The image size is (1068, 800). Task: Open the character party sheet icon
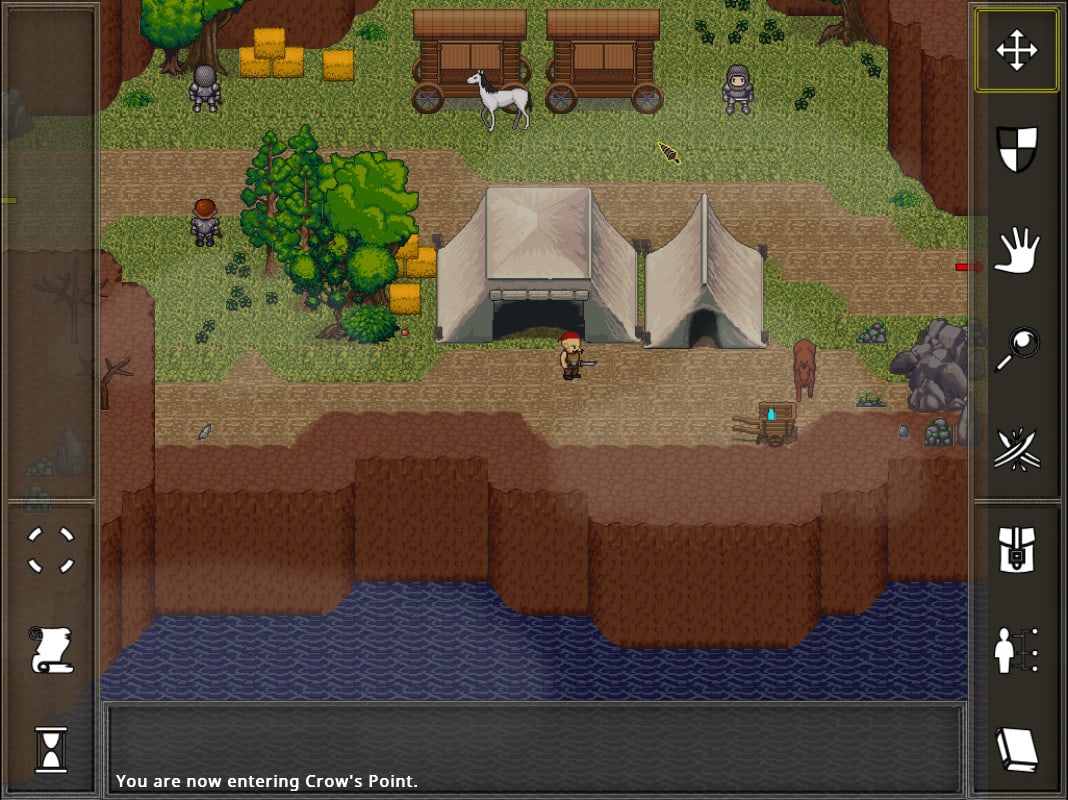pyautogui.click(x=1017, y=650)
